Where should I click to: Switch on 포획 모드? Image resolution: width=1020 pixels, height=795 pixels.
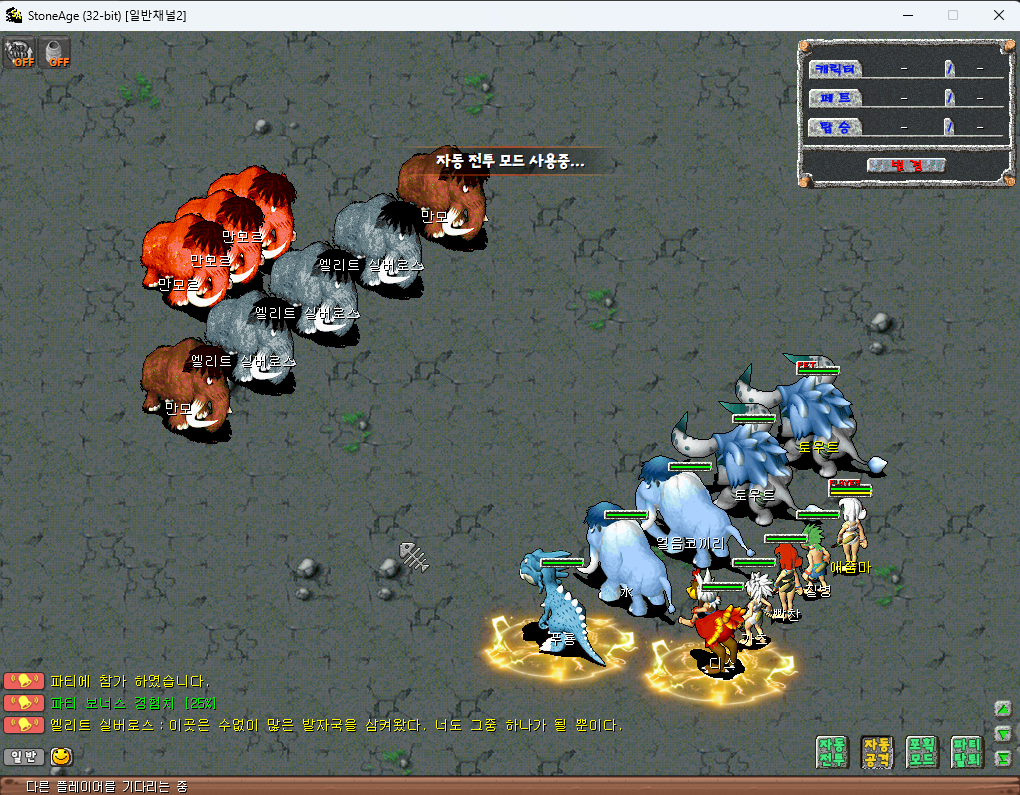(x=921, y=752)
